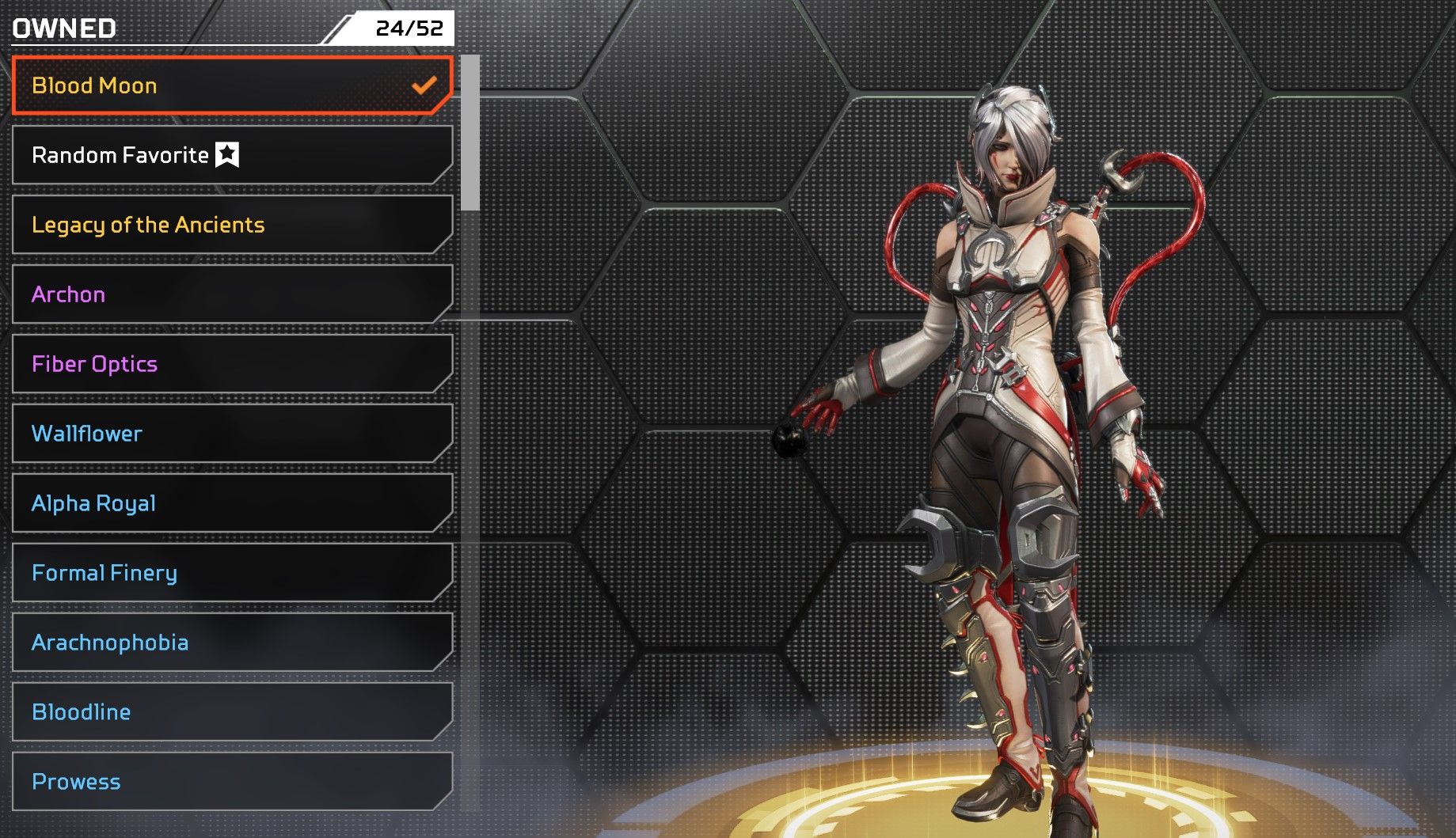Pick the Archon skin

pos(231,294)
